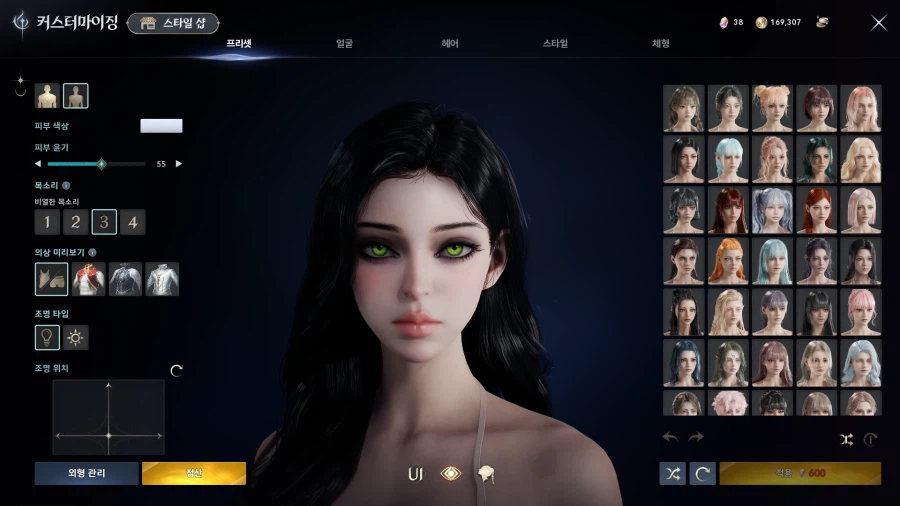Screen dimensions: 900x506
Task: Open the 스타일 tab
Action: (x=555, y=44)
